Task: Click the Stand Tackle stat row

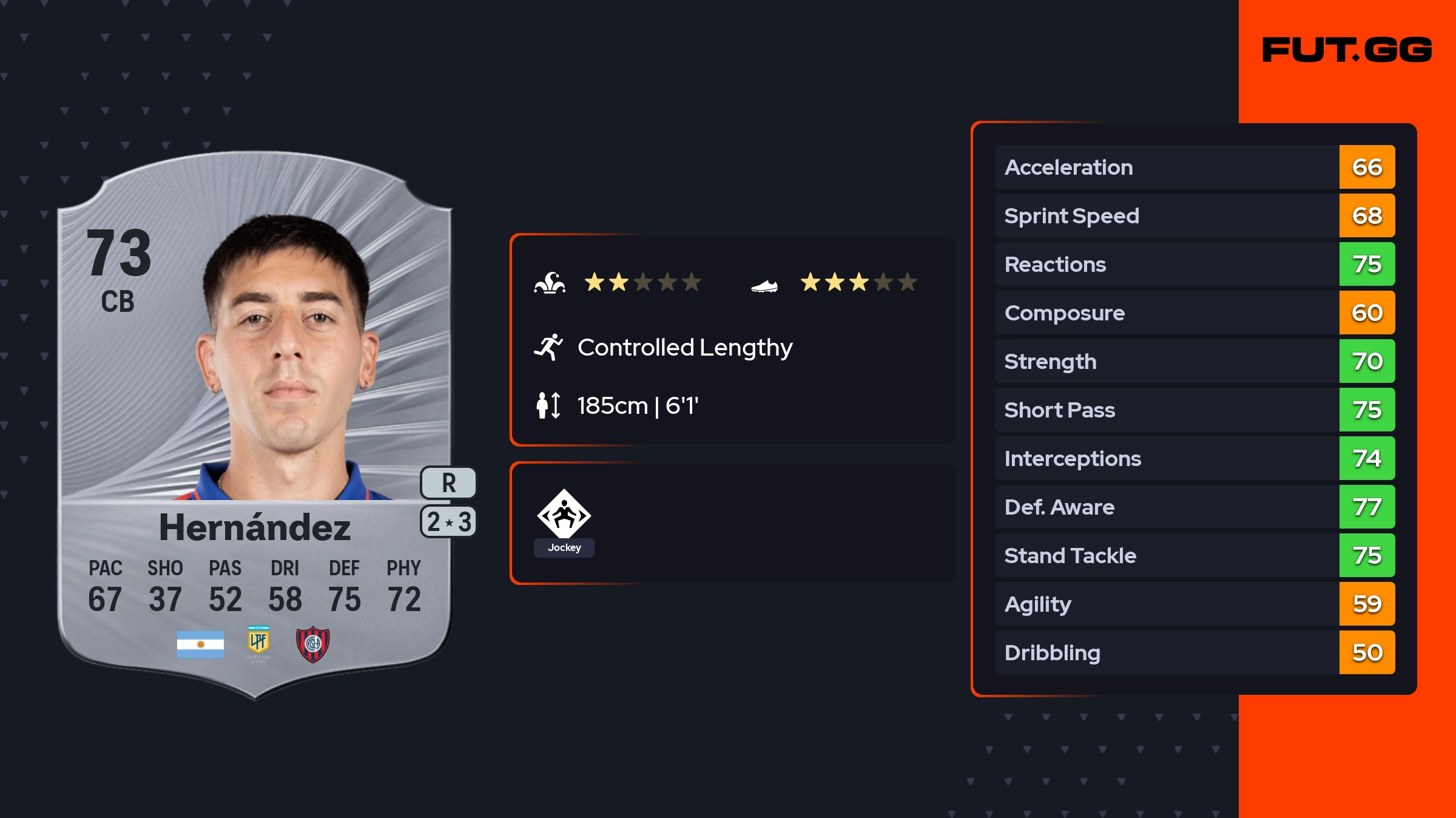Action: pyautogui.click(x=1194, y=555)
